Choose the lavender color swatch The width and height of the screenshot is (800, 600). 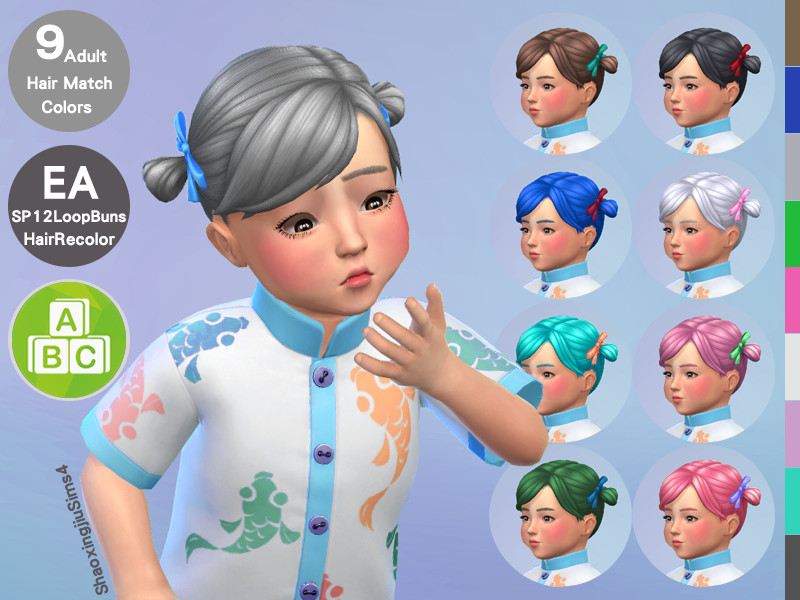(792, 433)
